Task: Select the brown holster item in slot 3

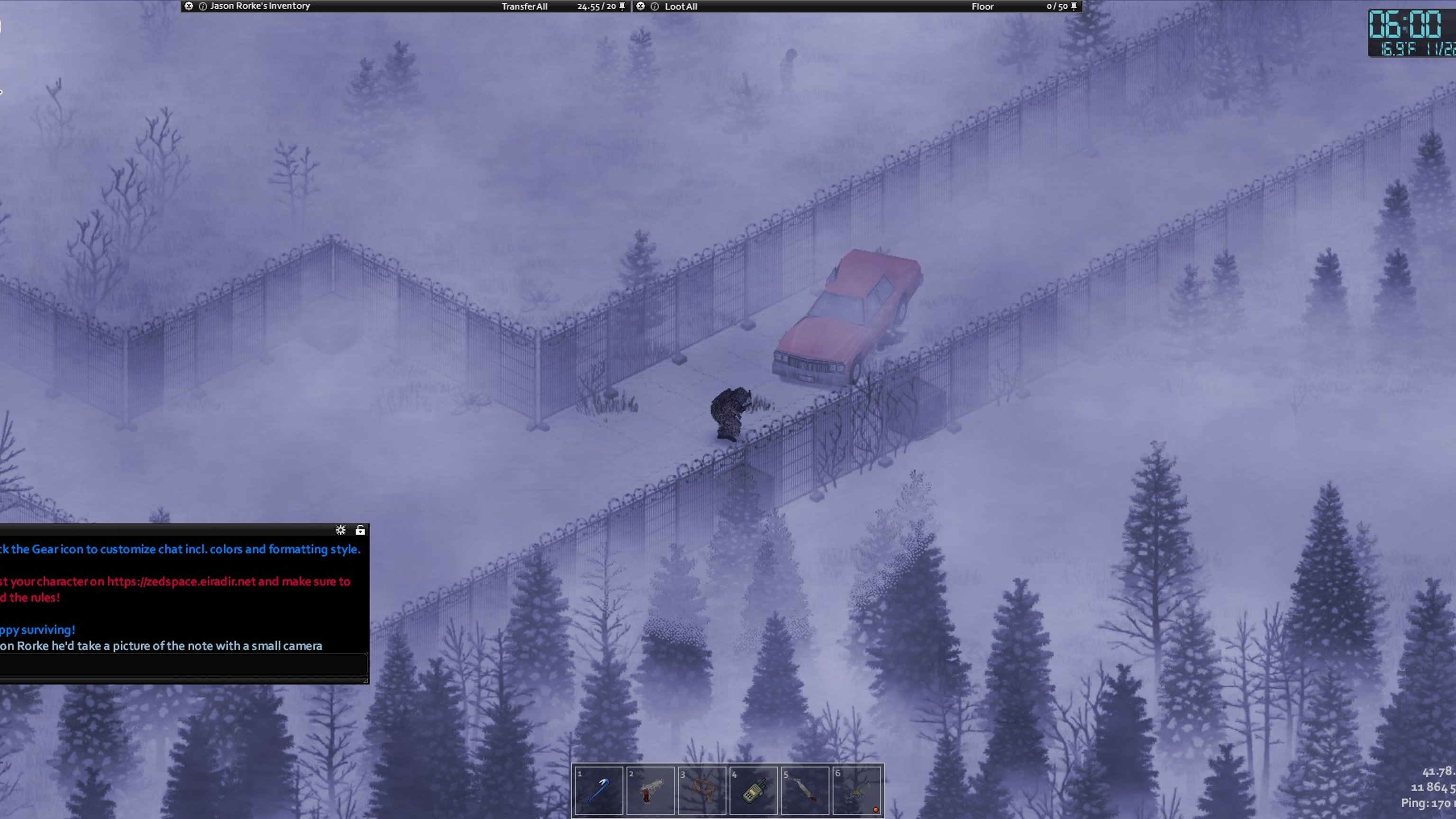Action: click(x=701, y=790)
